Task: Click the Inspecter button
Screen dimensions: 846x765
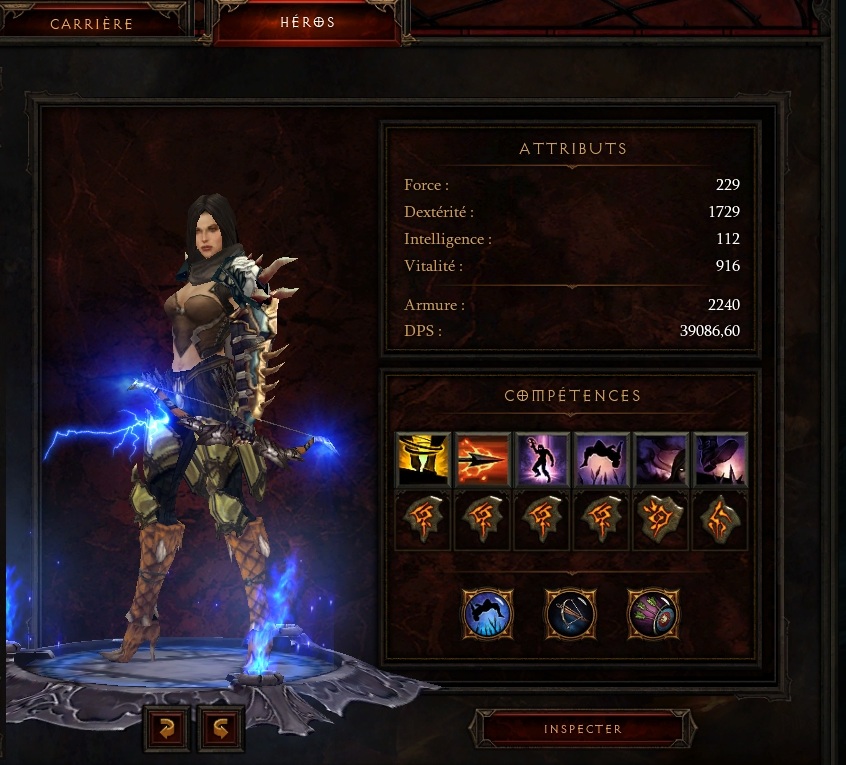Action: pos(582,729)
